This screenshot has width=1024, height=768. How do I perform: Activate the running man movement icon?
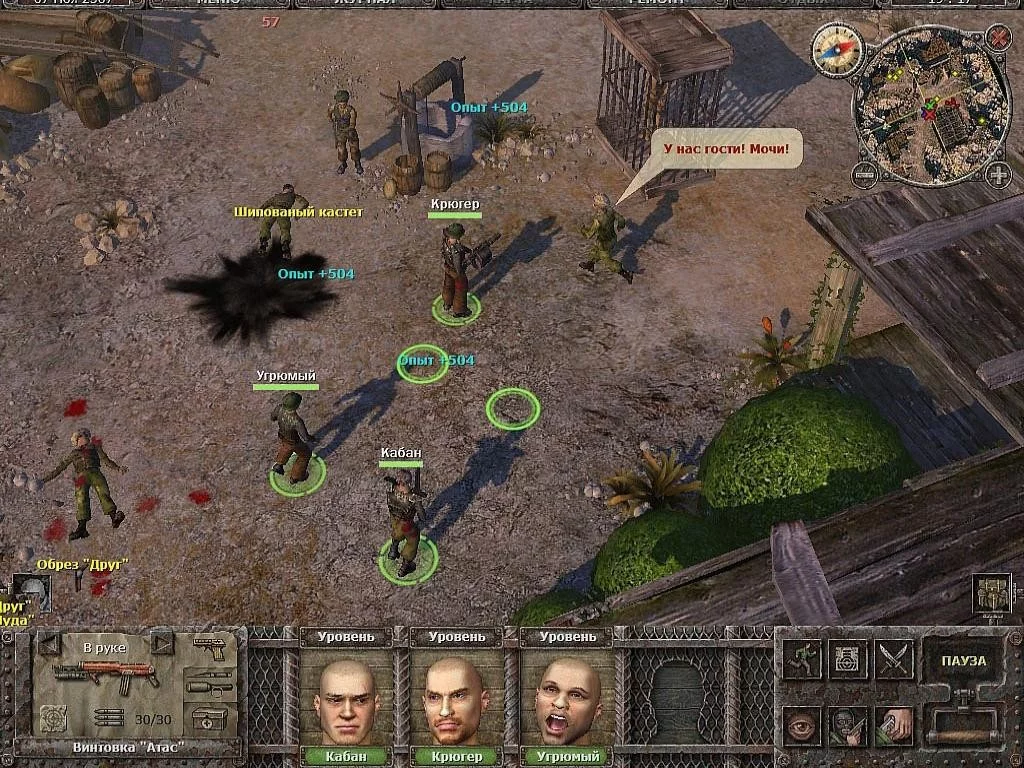801,659
